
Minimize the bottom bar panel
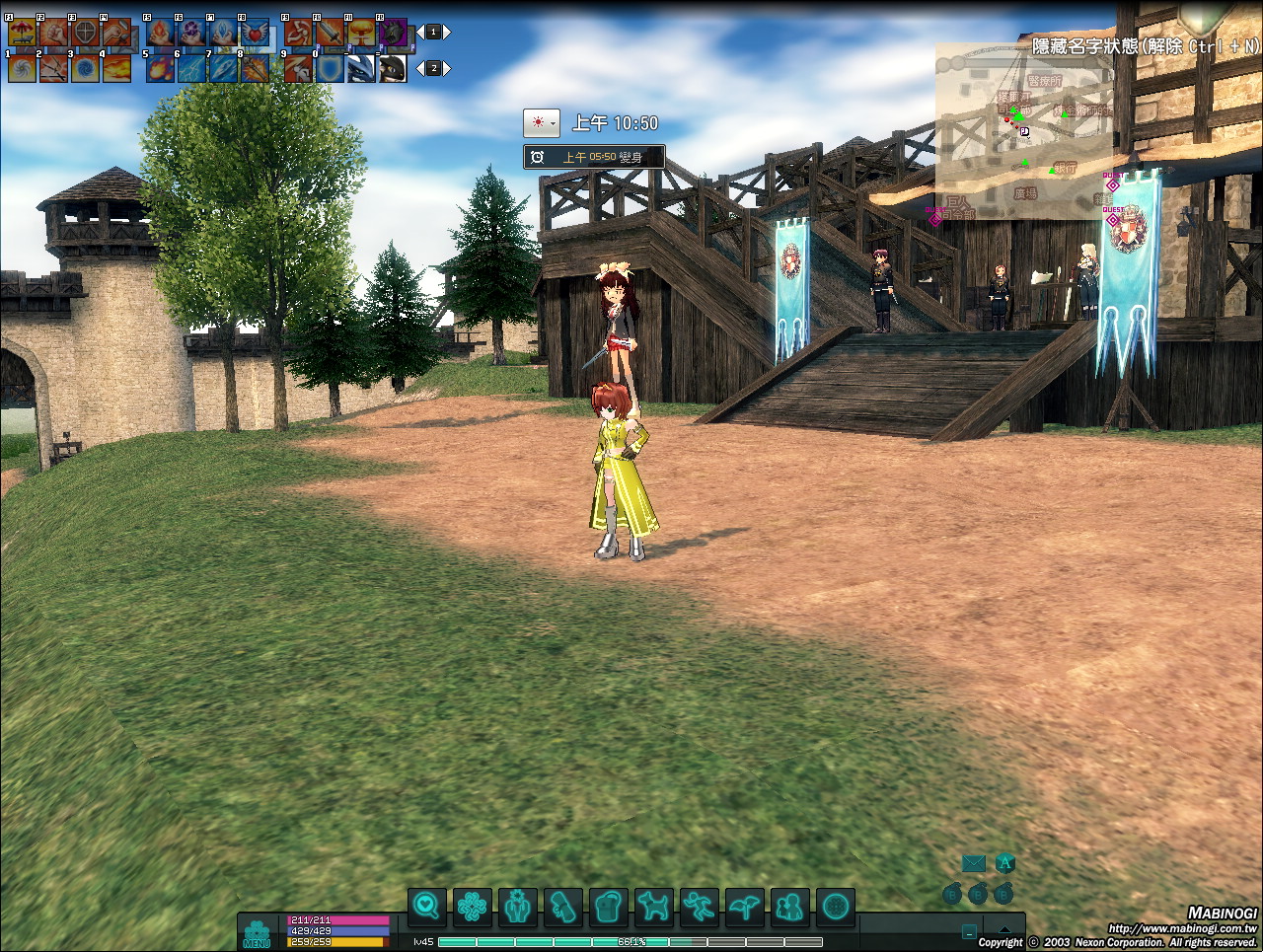(969, 932)
